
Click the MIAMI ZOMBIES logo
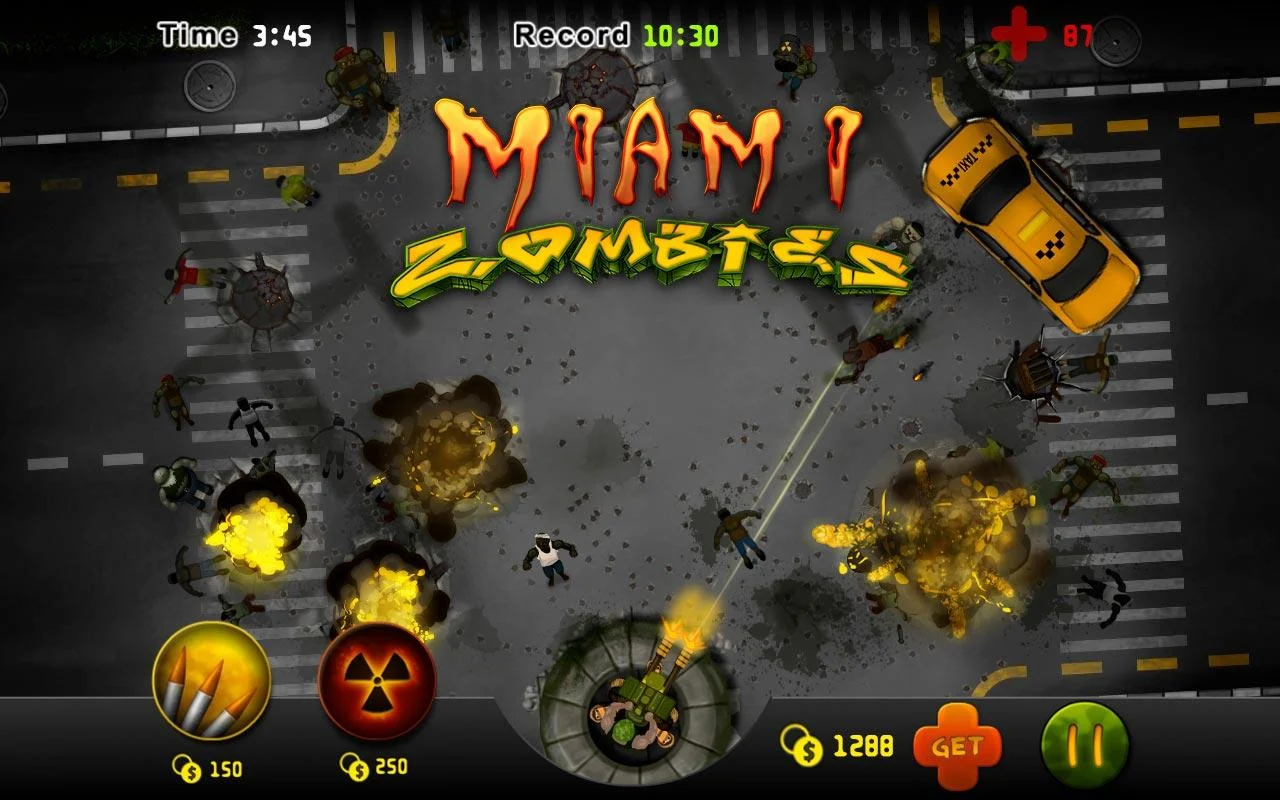pyautogui.click(x=650, y=200)
